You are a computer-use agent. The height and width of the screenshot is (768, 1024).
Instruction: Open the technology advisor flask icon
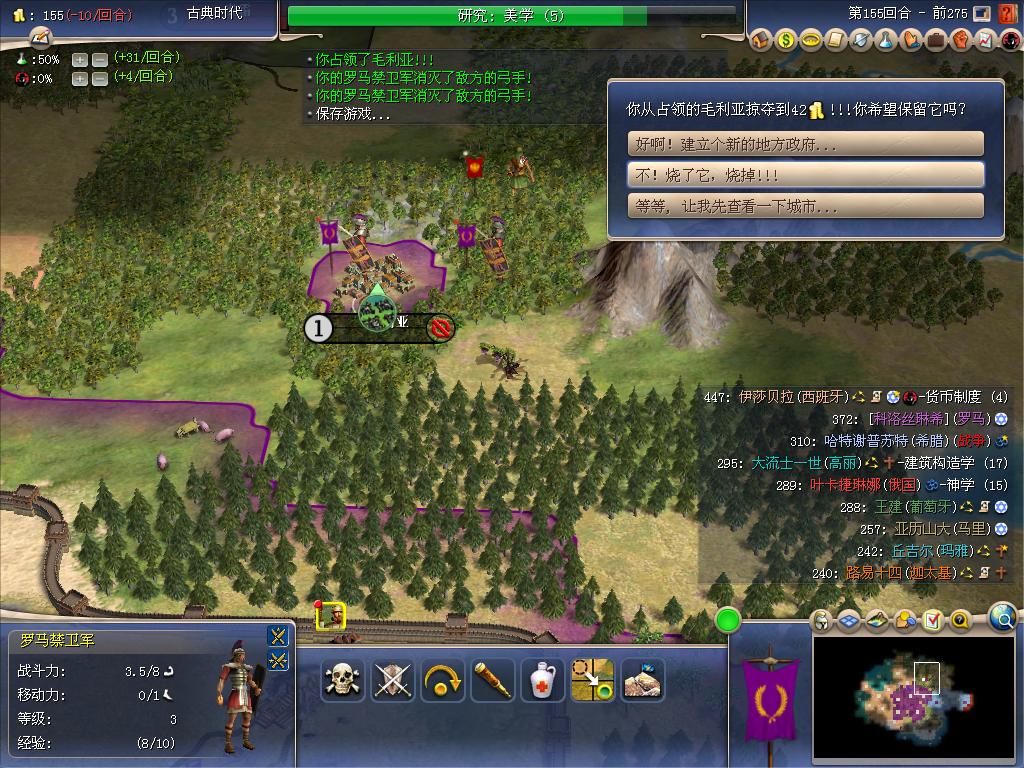tap(885, 40)
